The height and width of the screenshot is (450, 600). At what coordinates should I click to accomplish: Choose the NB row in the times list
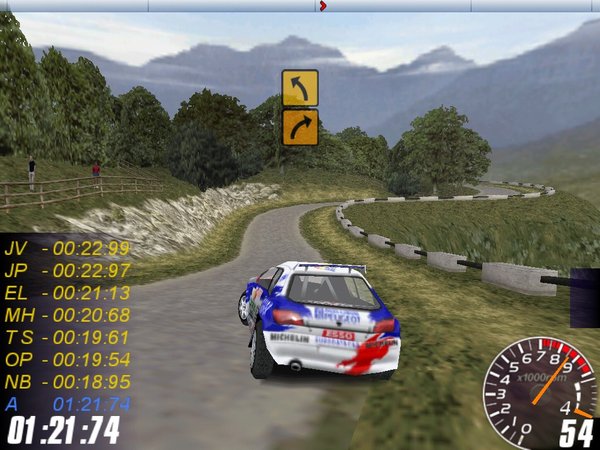pyautogui.click(x=67, y=381)
